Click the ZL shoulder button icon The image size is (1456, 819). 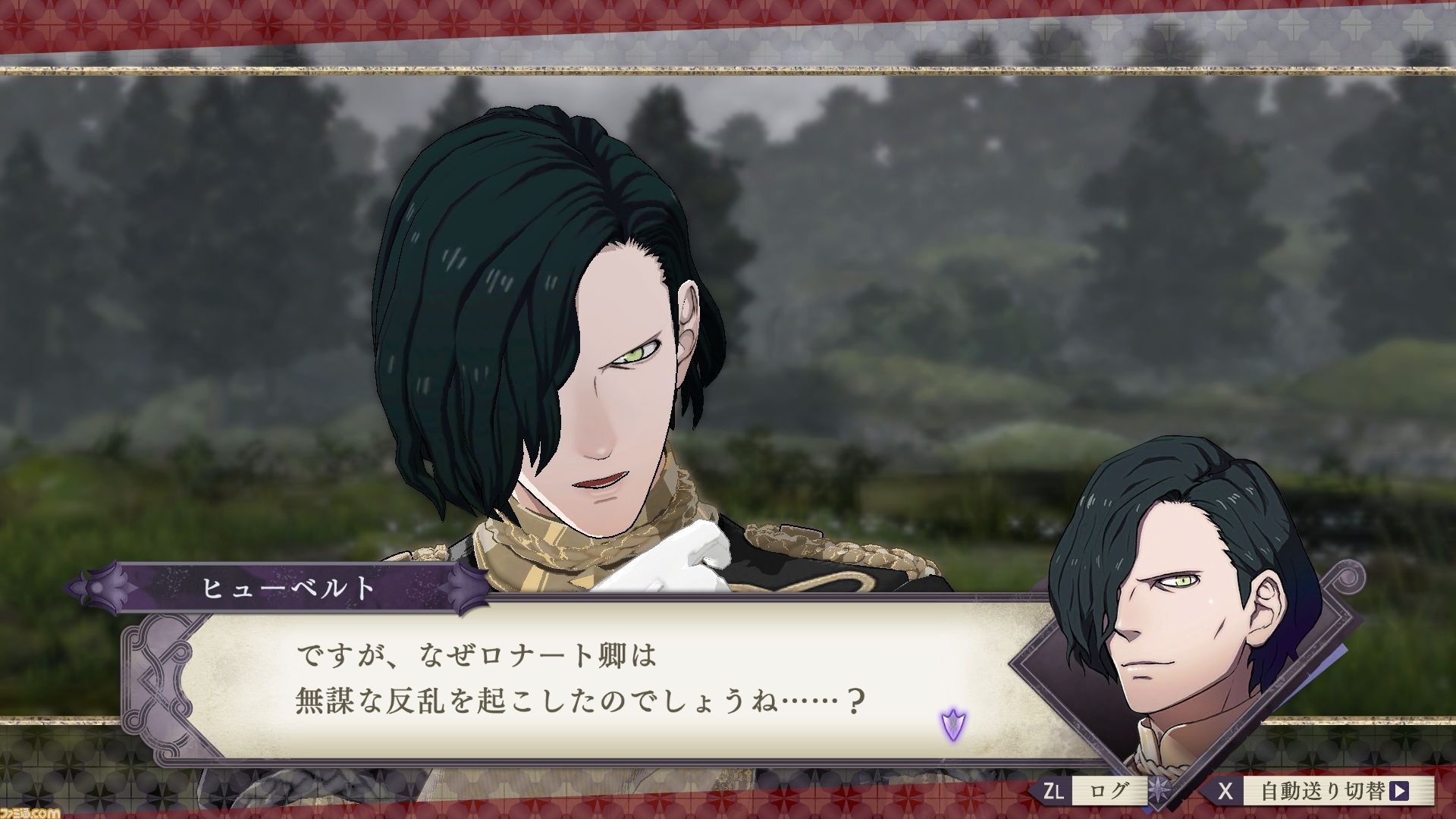(x=1054, y=790)
